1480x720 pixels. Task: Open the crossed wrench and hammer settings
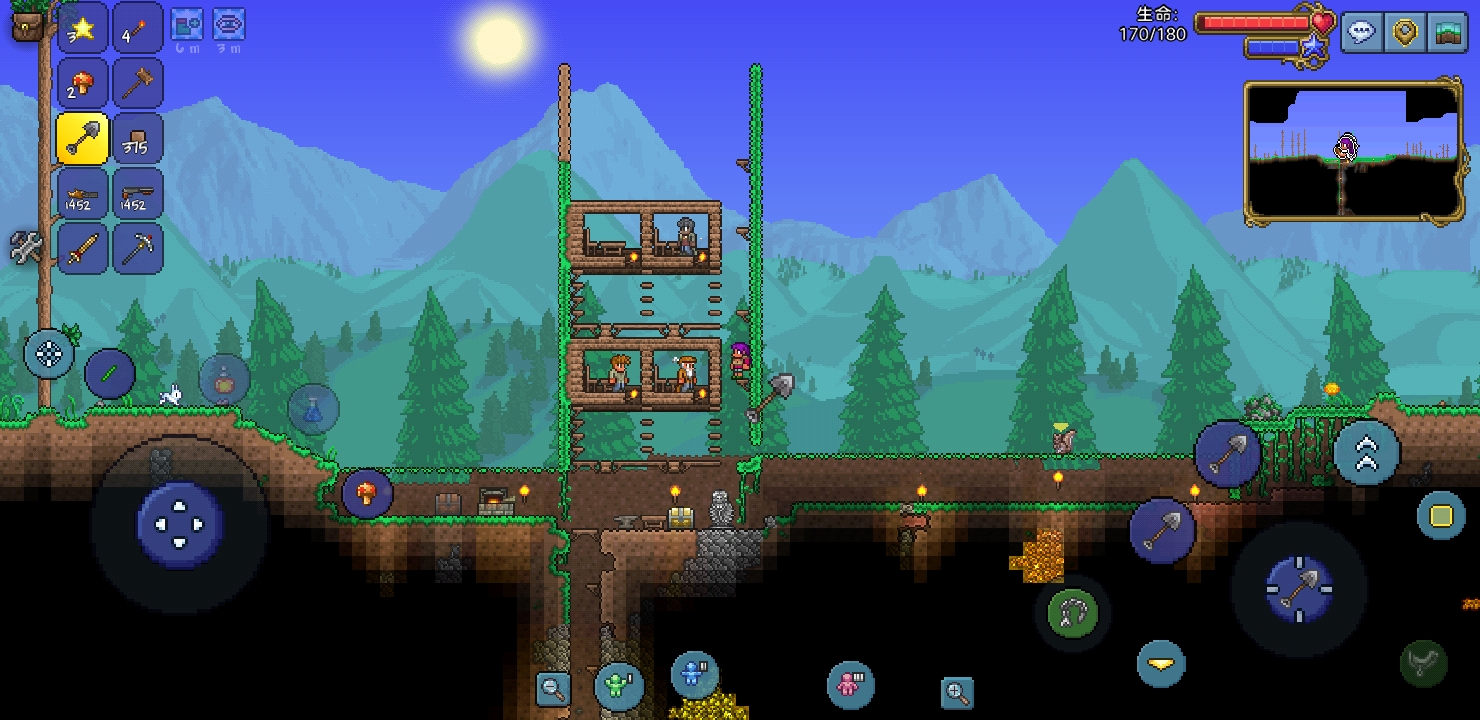coord(26,246)
